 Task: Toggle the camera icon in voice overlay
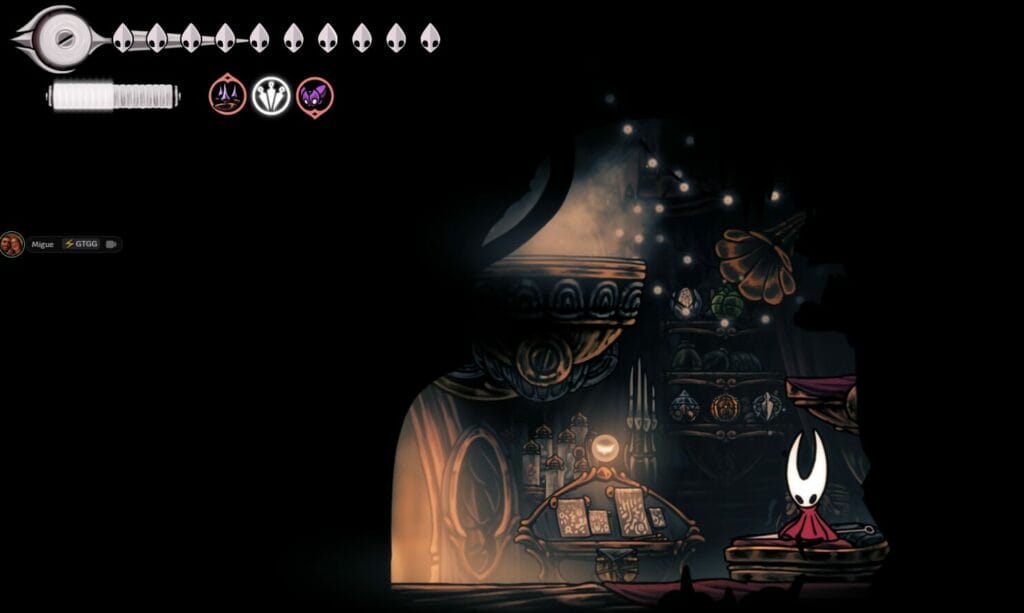(x=111, y=244)
